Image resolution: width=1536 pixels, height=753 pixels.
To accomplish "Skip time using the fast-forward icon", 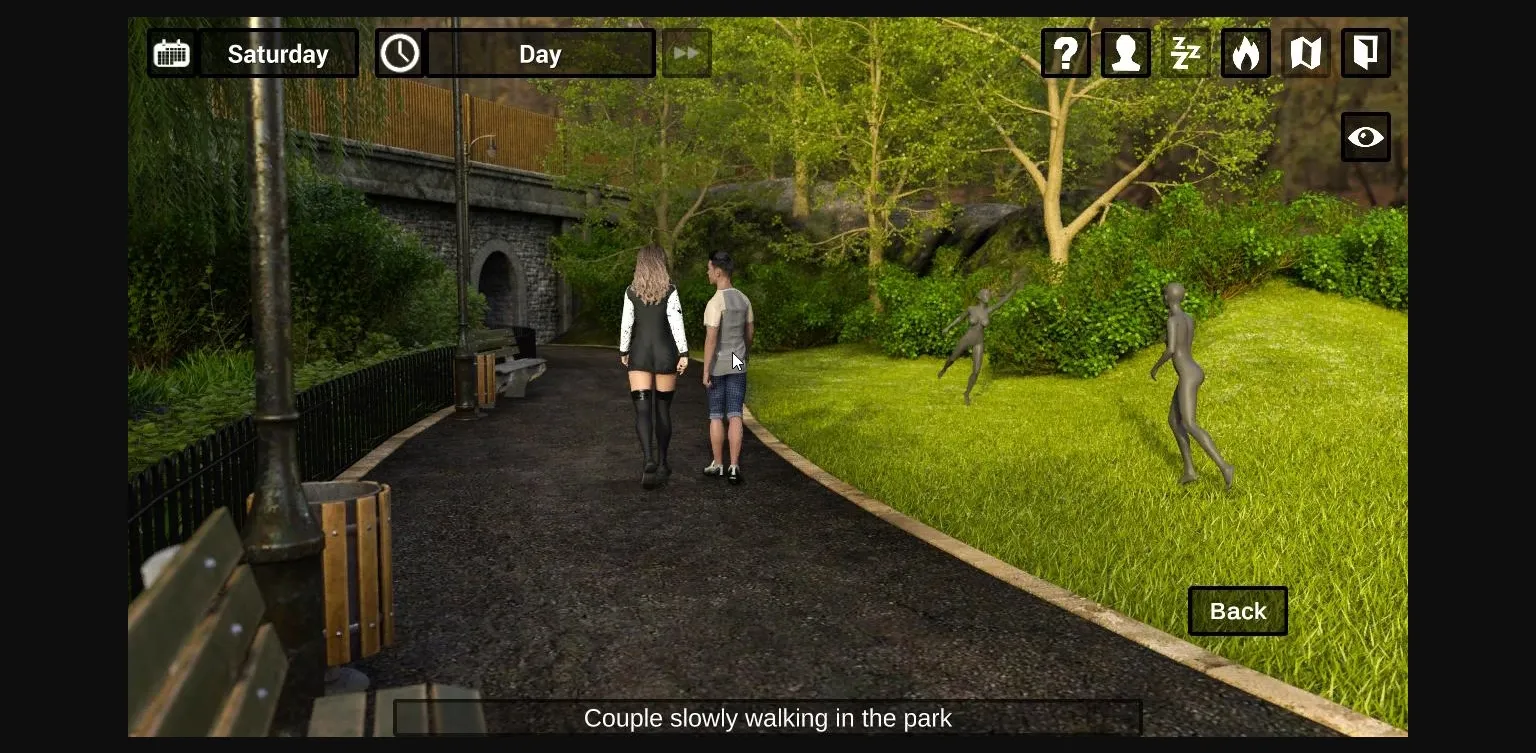I will [x=686, y=53].
